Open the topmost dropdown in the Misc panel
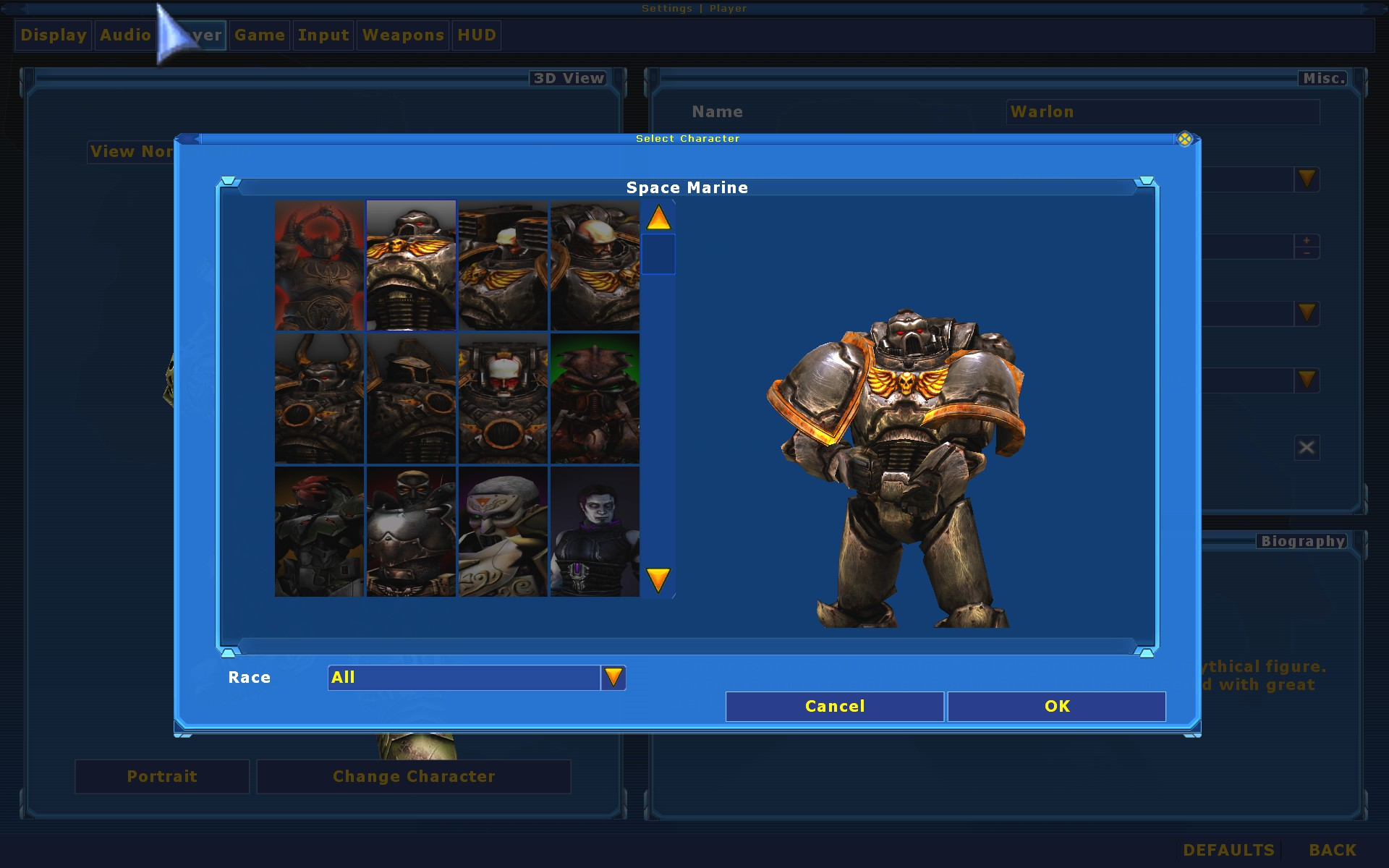 1306,179
